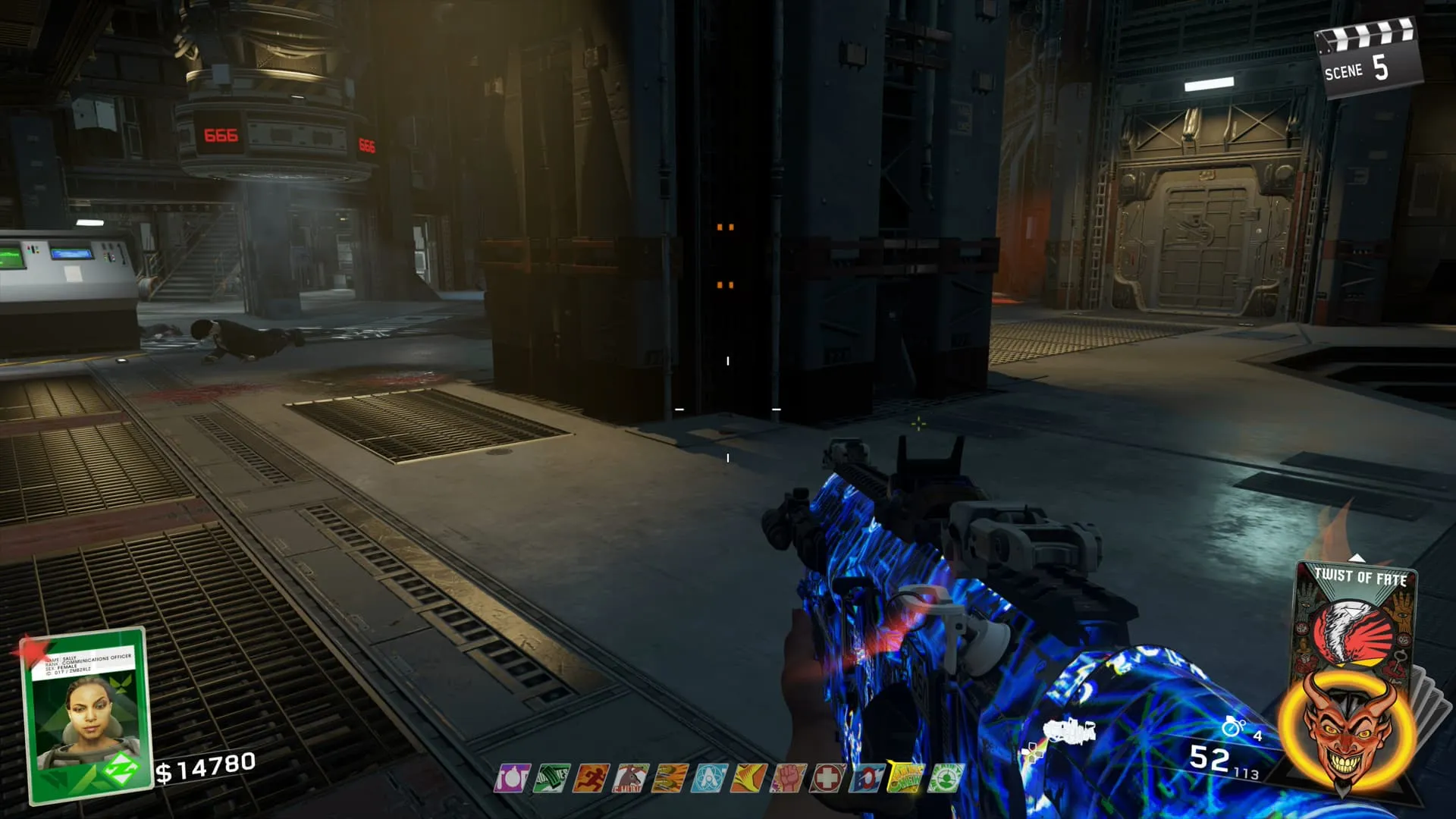Select the mule perk icon
1456x819 pixels.
point(631,778)
